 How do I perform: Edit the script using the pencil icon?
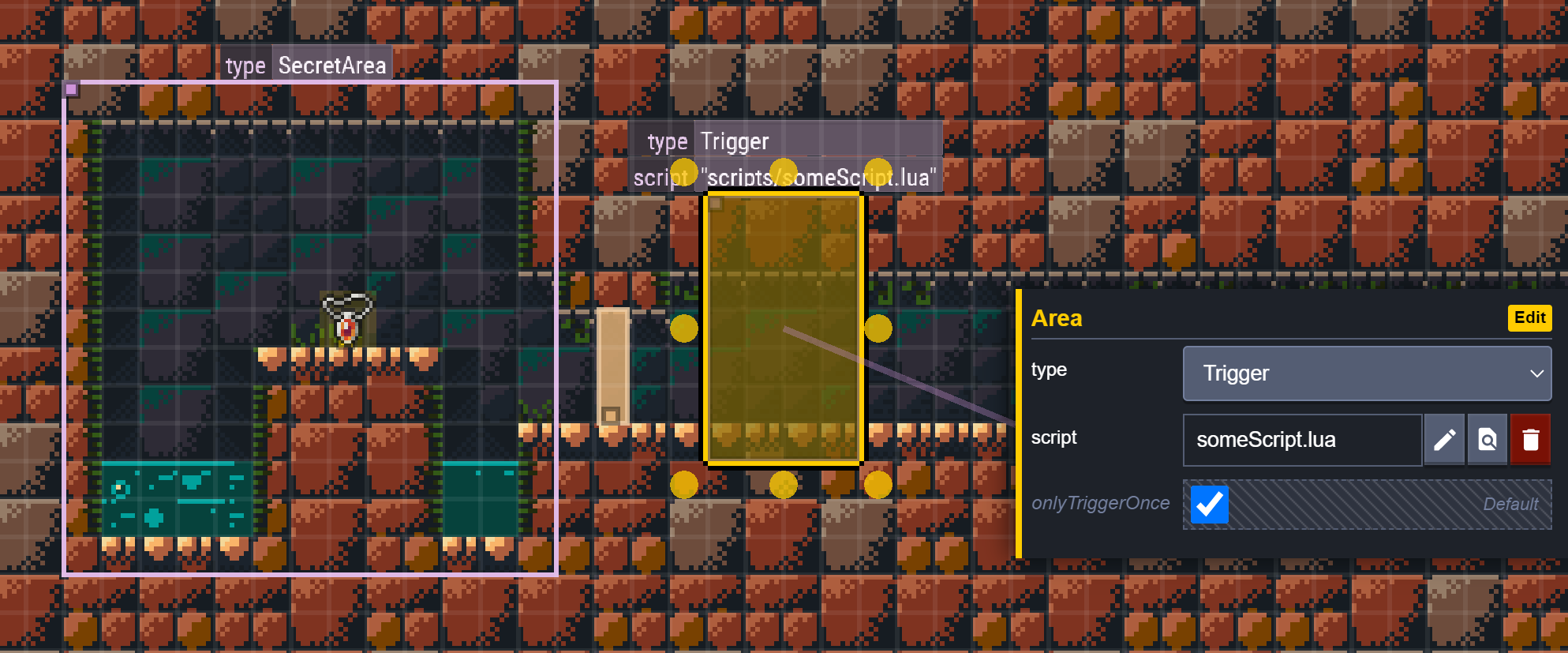click(1443, 440)
